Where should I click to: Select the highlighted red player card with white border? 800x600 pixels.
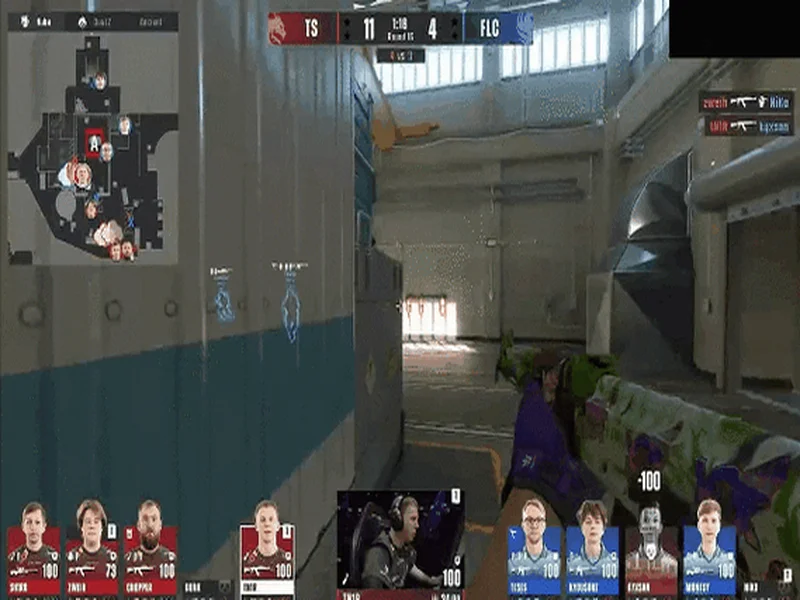coord(266,548)
